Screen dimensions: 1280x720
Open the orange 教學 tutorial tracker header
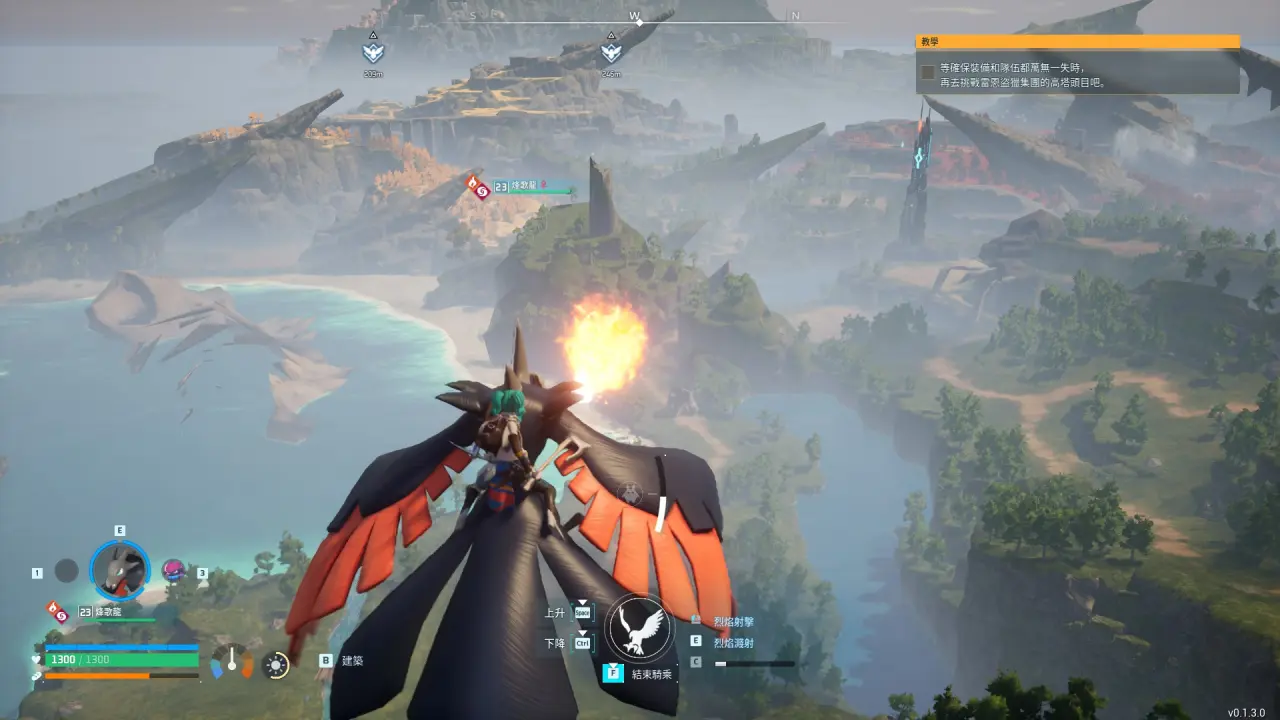[1077, 42]
